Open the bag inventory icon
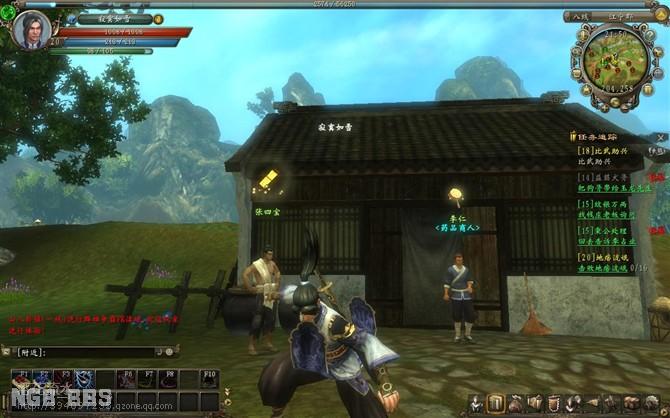The image size is (670, 418). point(516,403)
